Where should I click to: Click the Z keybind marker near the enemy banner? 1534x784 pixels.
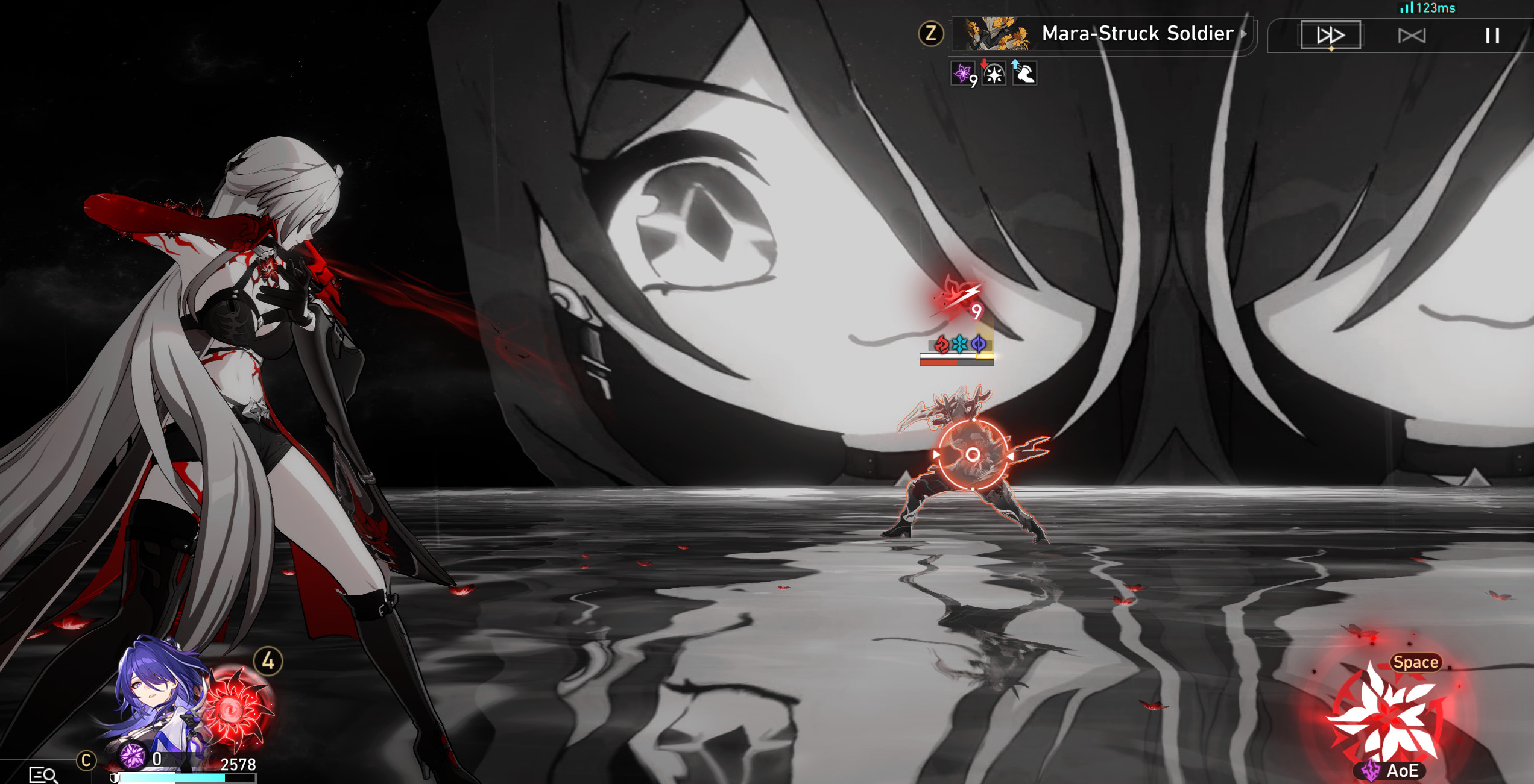click(930, 33)
